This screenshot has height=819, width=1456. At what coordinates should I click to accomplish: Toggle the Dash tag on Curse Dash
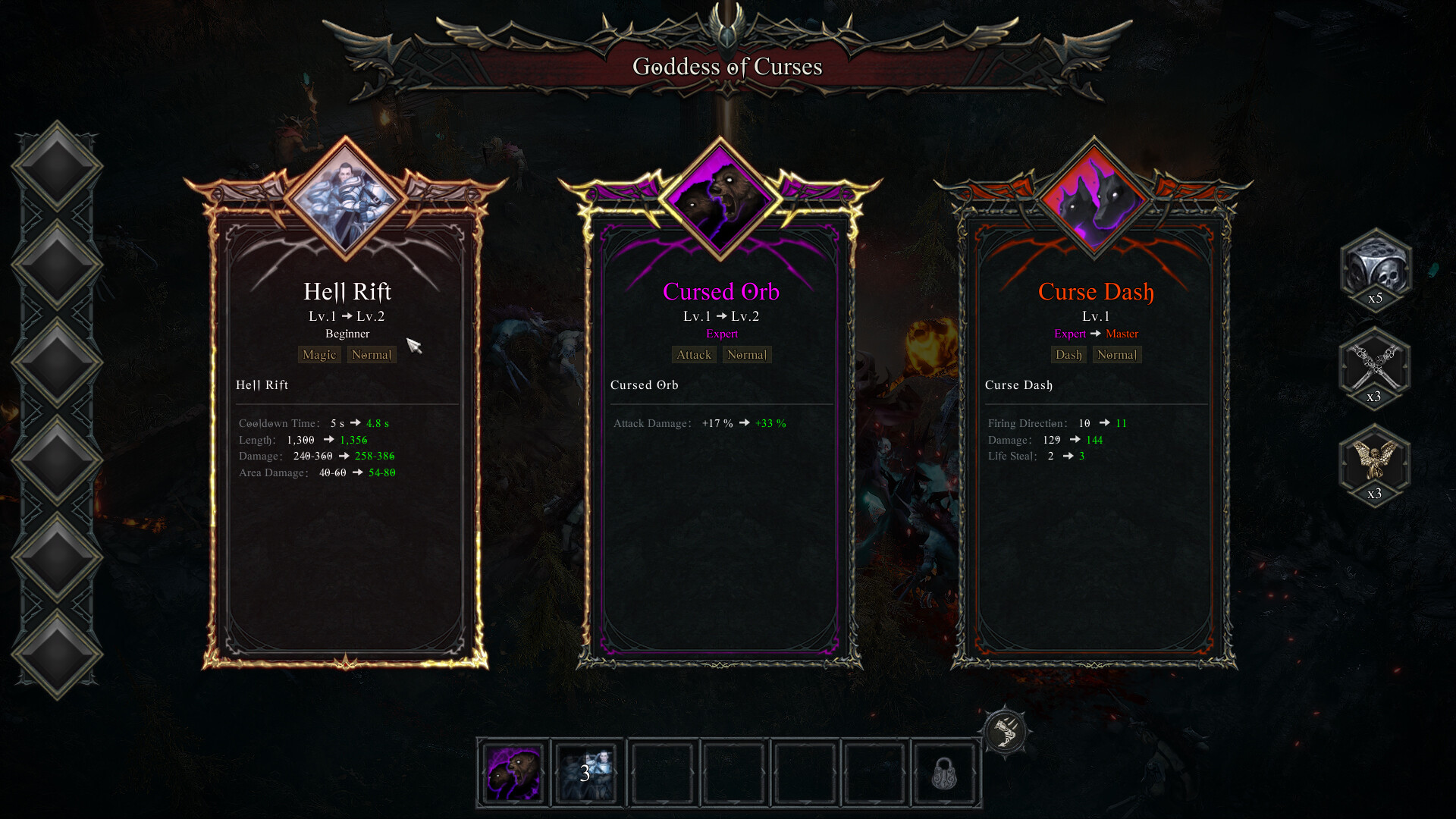coord(1068,354)
